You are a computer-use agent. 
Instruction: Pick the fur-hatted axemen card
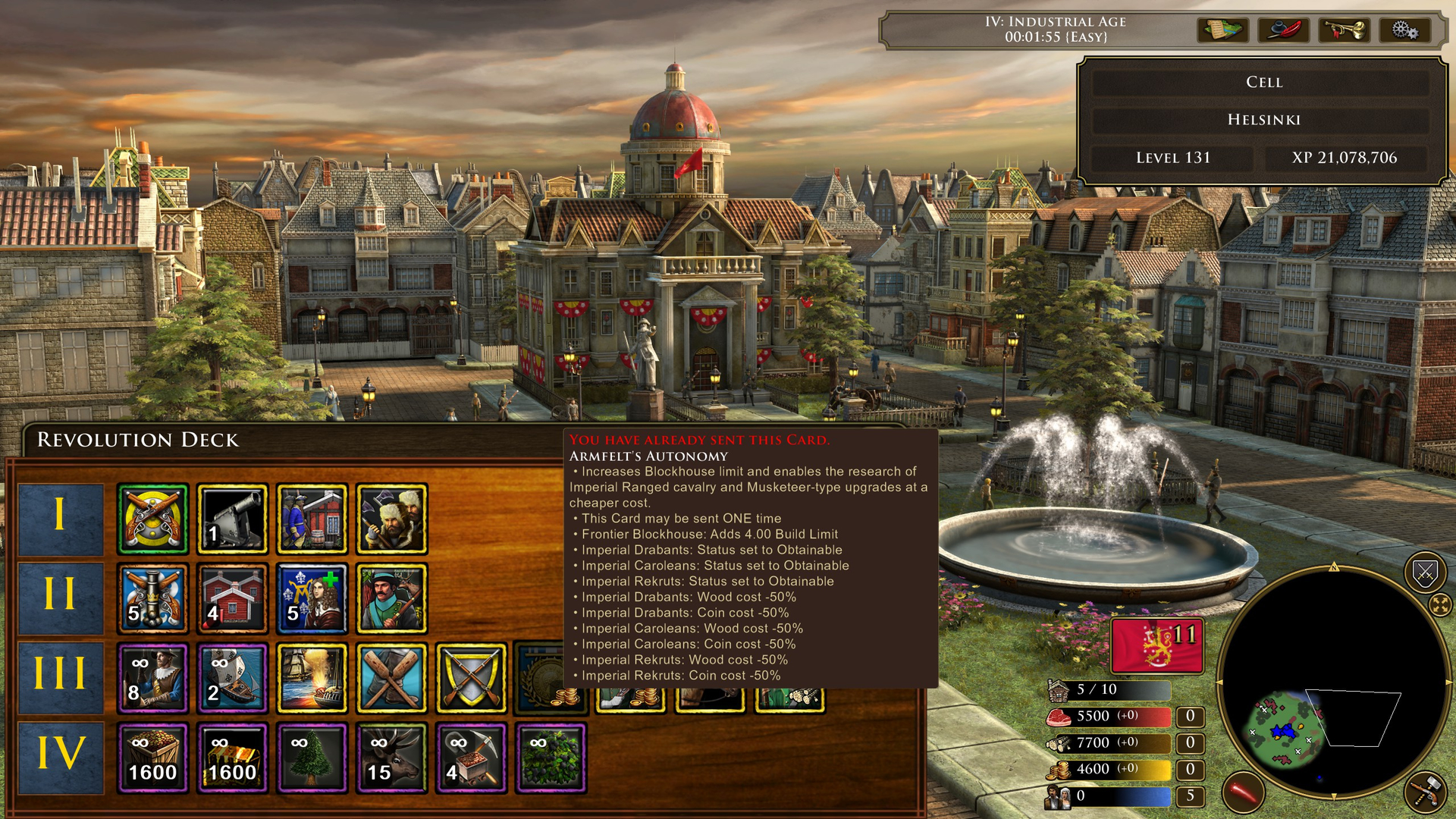point(391,519)
